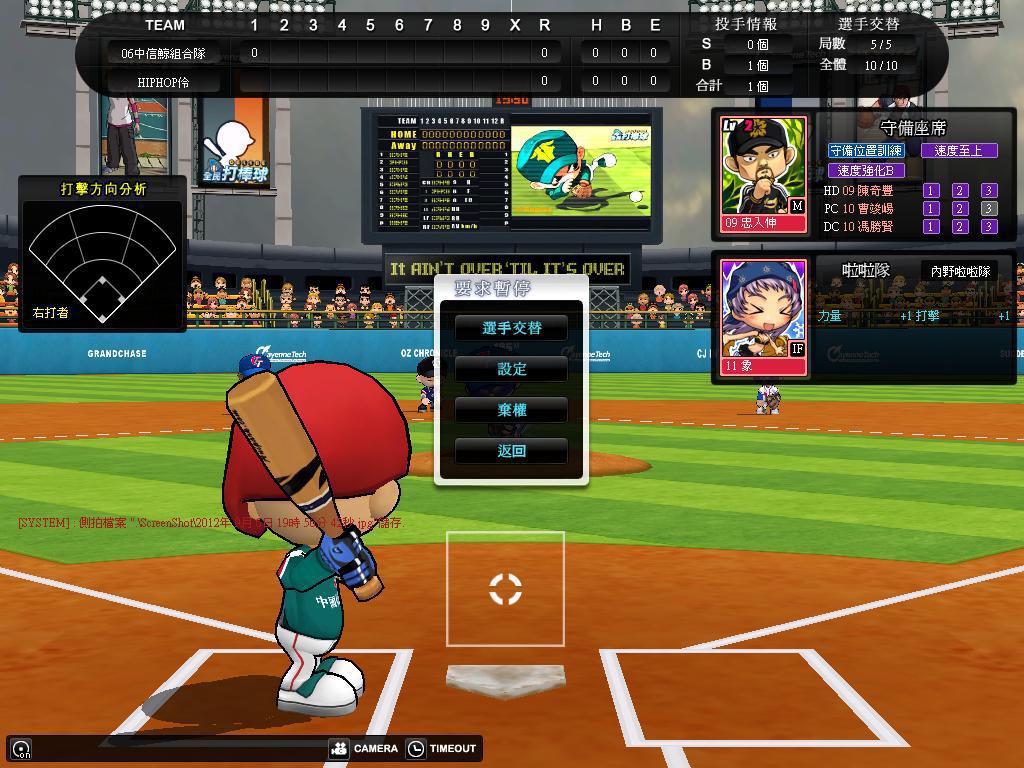Click button 3 in the DC 馮勝賢 row

pos(989,227)
